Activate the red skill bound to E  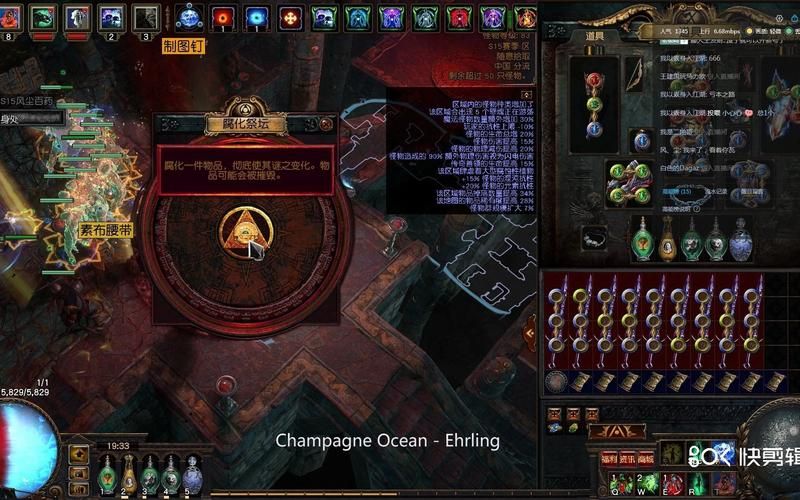pos(671,483)
